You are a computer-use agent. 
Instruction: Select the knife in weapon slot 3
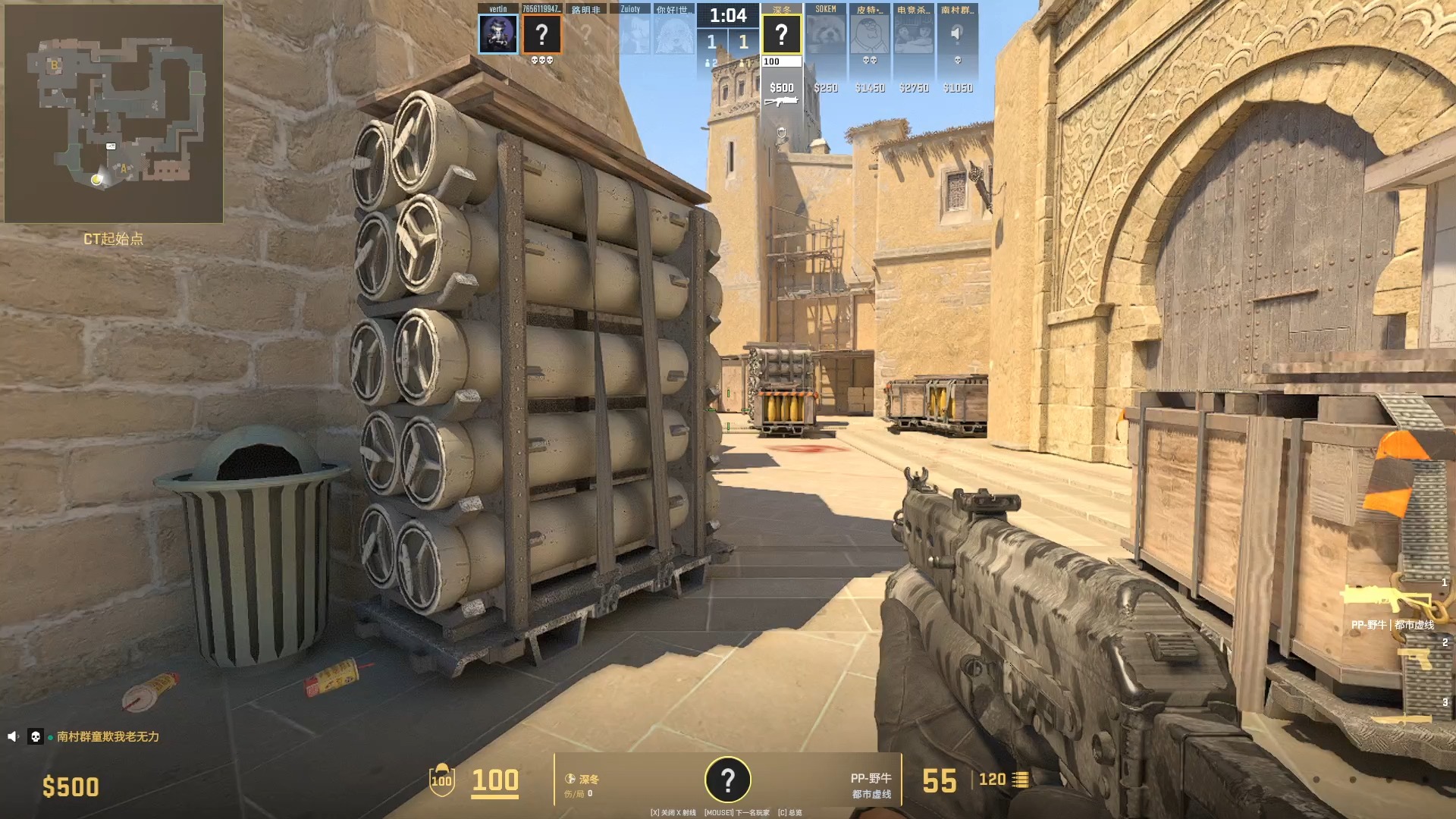(x=1401, y=718)
